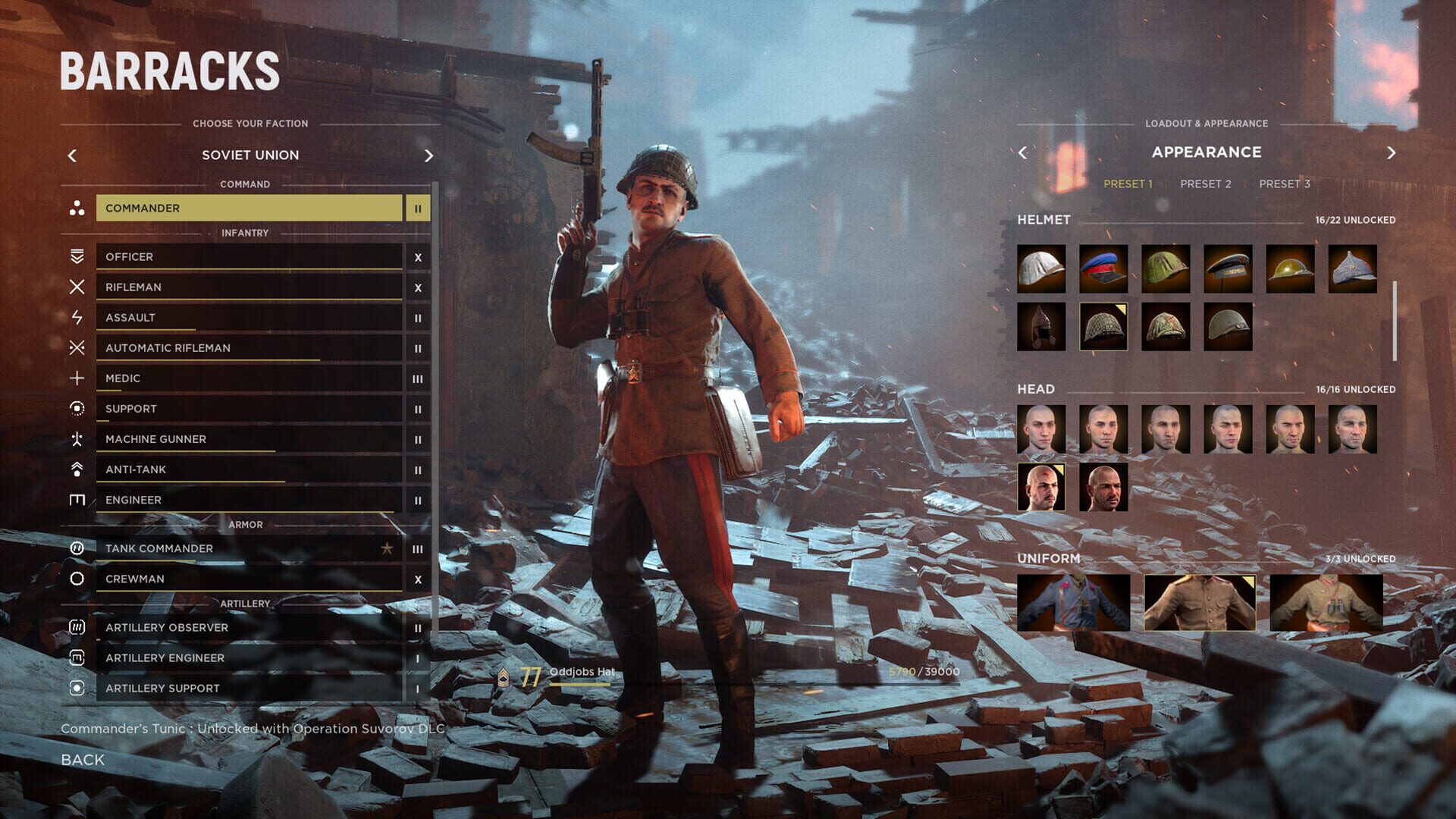The width and height of the screenshot is (1456, 819).
Task: Click the Tank Commander icon
Action: 75,548
